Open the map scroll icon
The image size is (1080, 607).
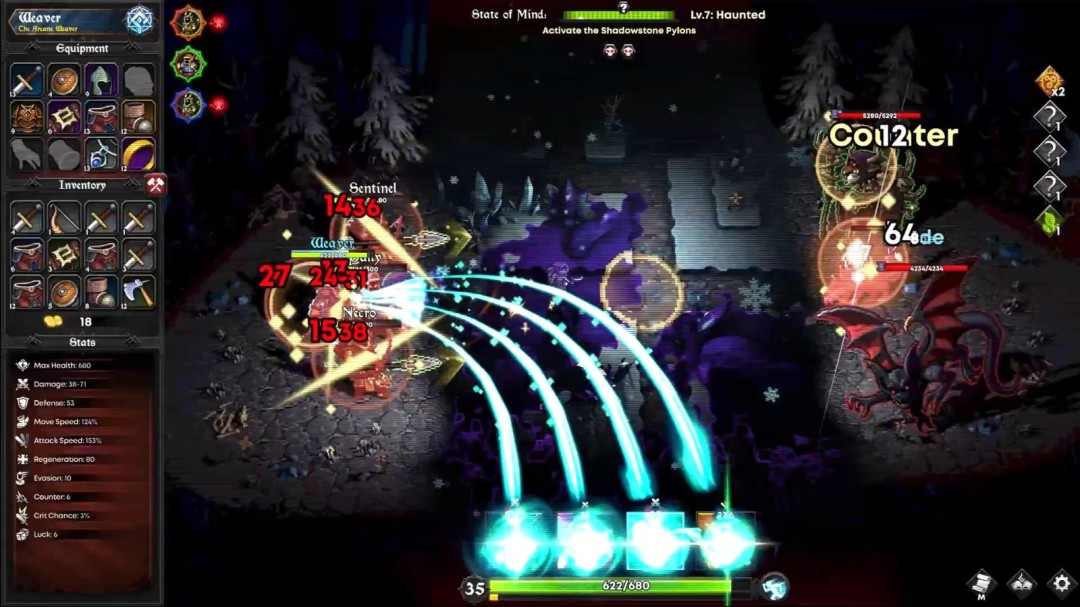tap(981, 583)
